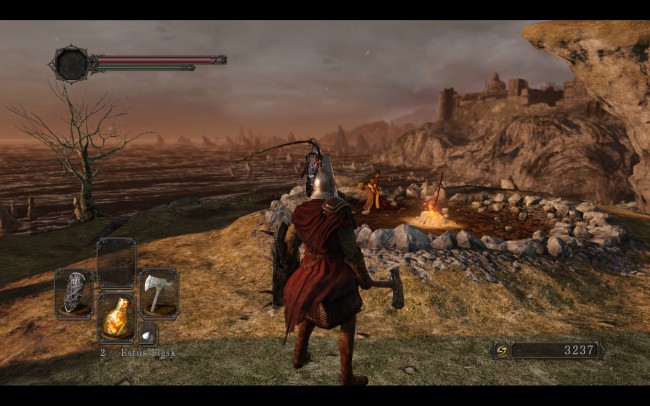Select the axe weapon slot
The image size is (650, 406).
(158, 292)
